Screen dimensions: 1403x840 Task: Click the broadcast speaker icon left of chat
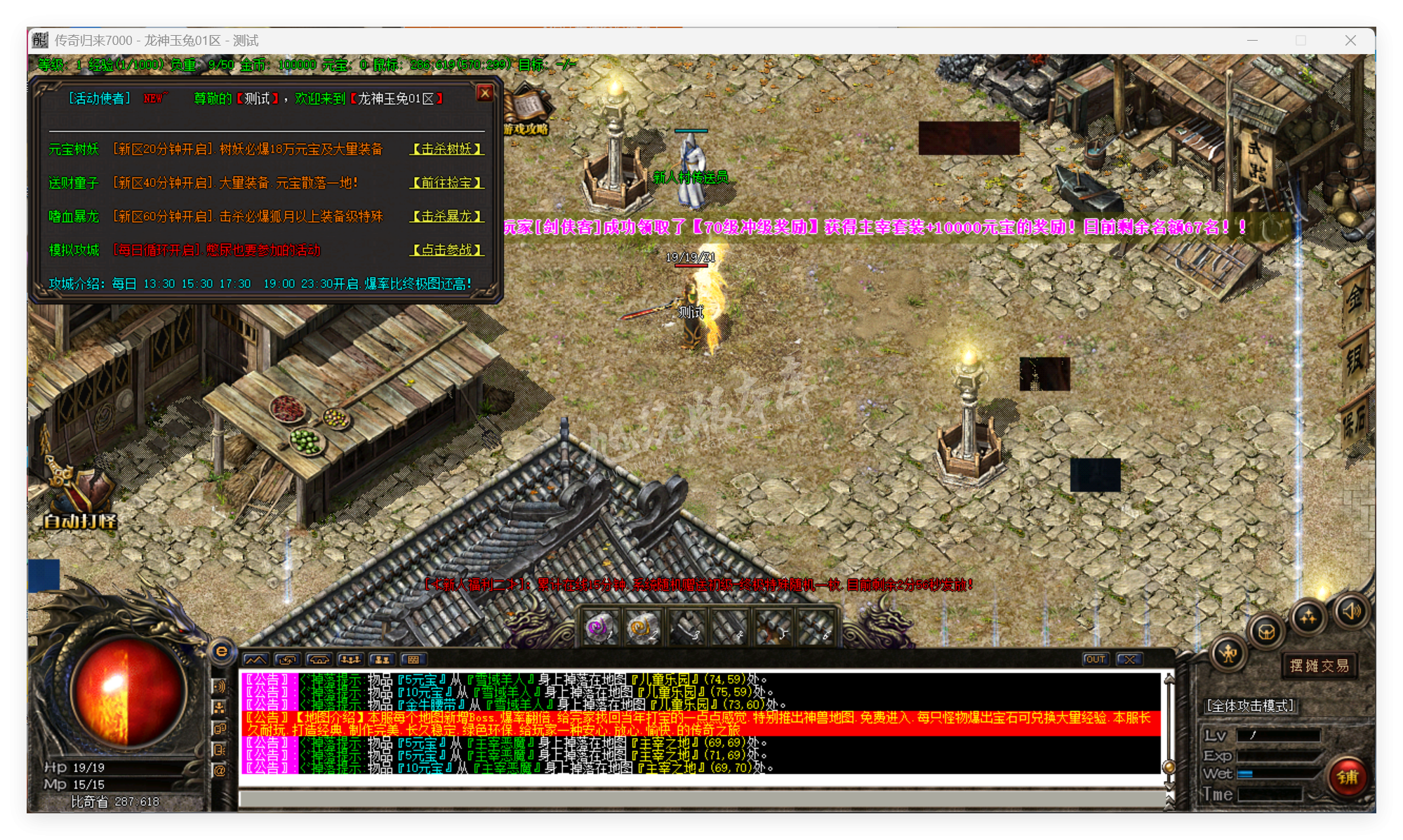pos(220,686)
